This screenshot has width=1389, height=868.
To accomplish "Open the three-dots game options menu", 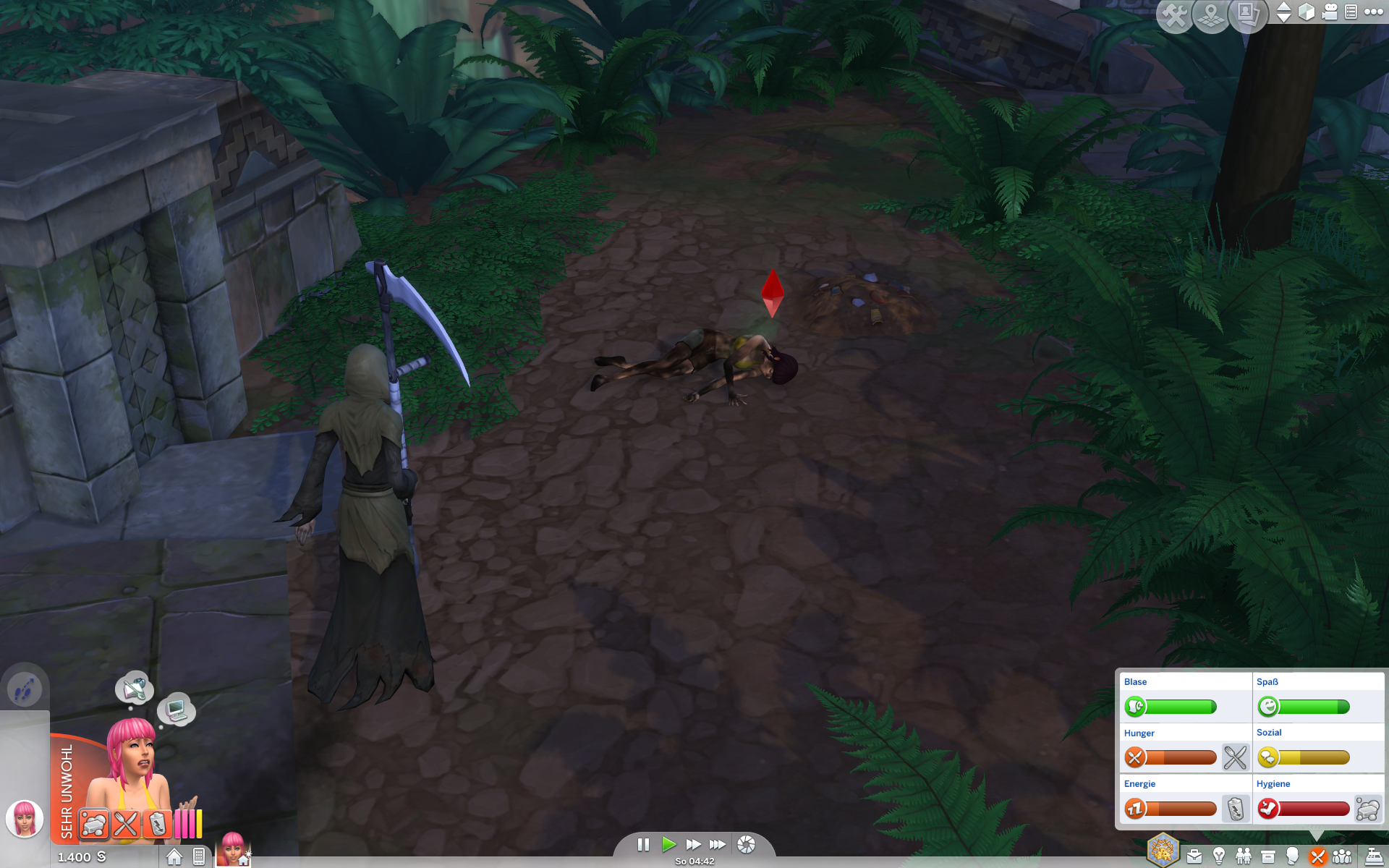I will (x=1373, y=12).
